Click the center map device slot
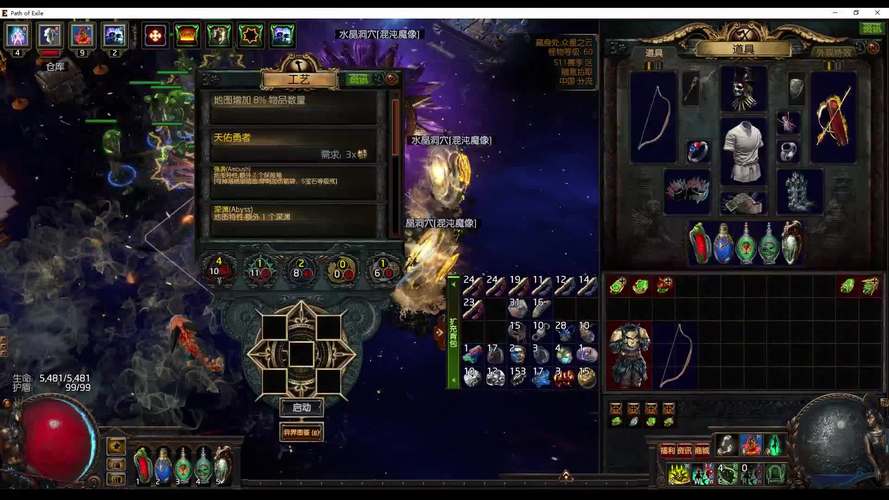889x500 pixels. 301,354
